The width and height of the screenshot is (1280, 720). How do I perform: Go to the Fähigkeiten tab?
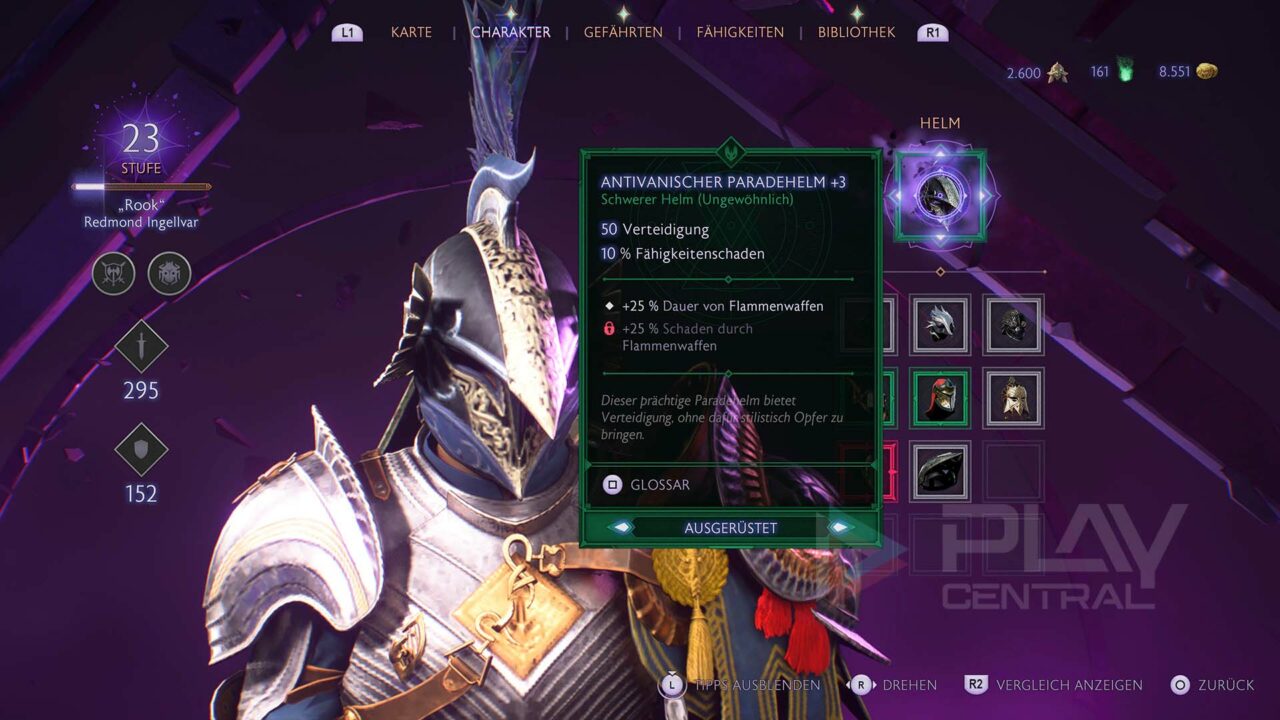tap(740, 32)
